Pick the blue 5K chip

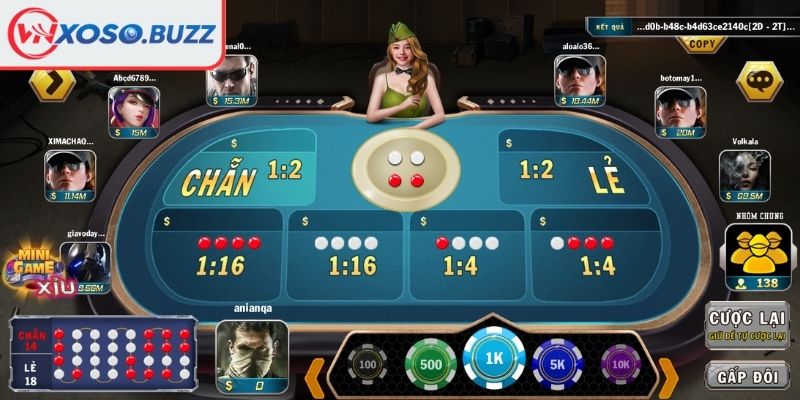[x=555, y=364]
